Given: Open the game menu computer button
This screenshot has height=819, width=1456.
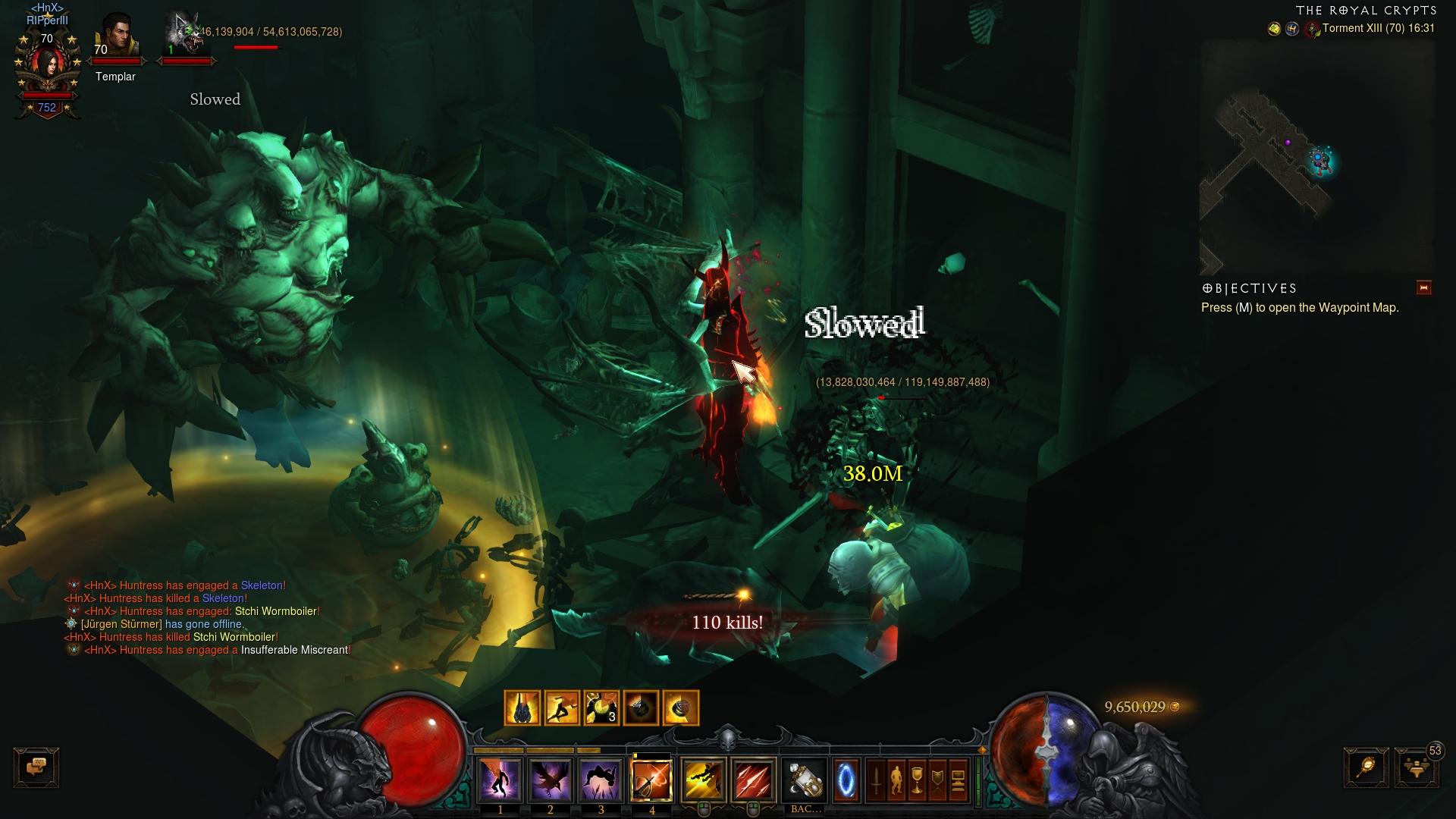Looking at the screenshot, I should tap(958, 780).
